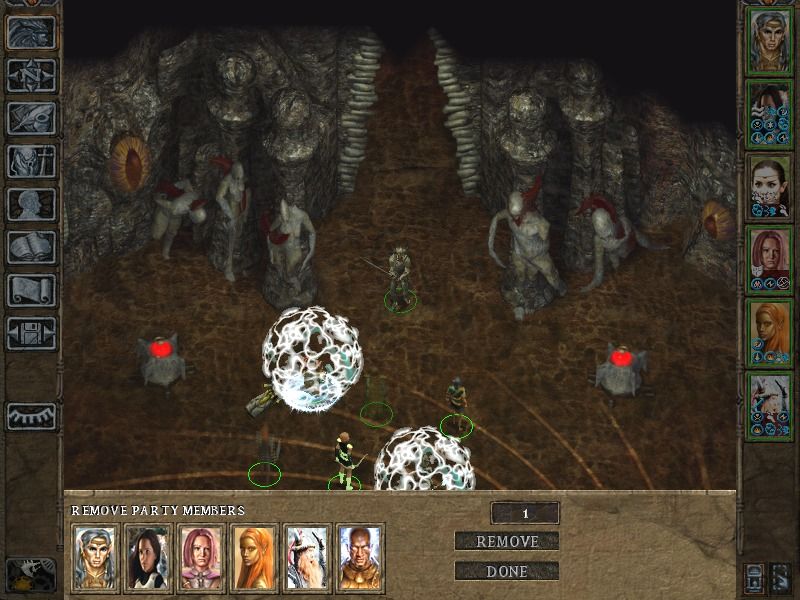This screenshot has height=600, width=800.
Task: Select the silver-haired elf in the sidebar
Action: [x=769, y=40]
